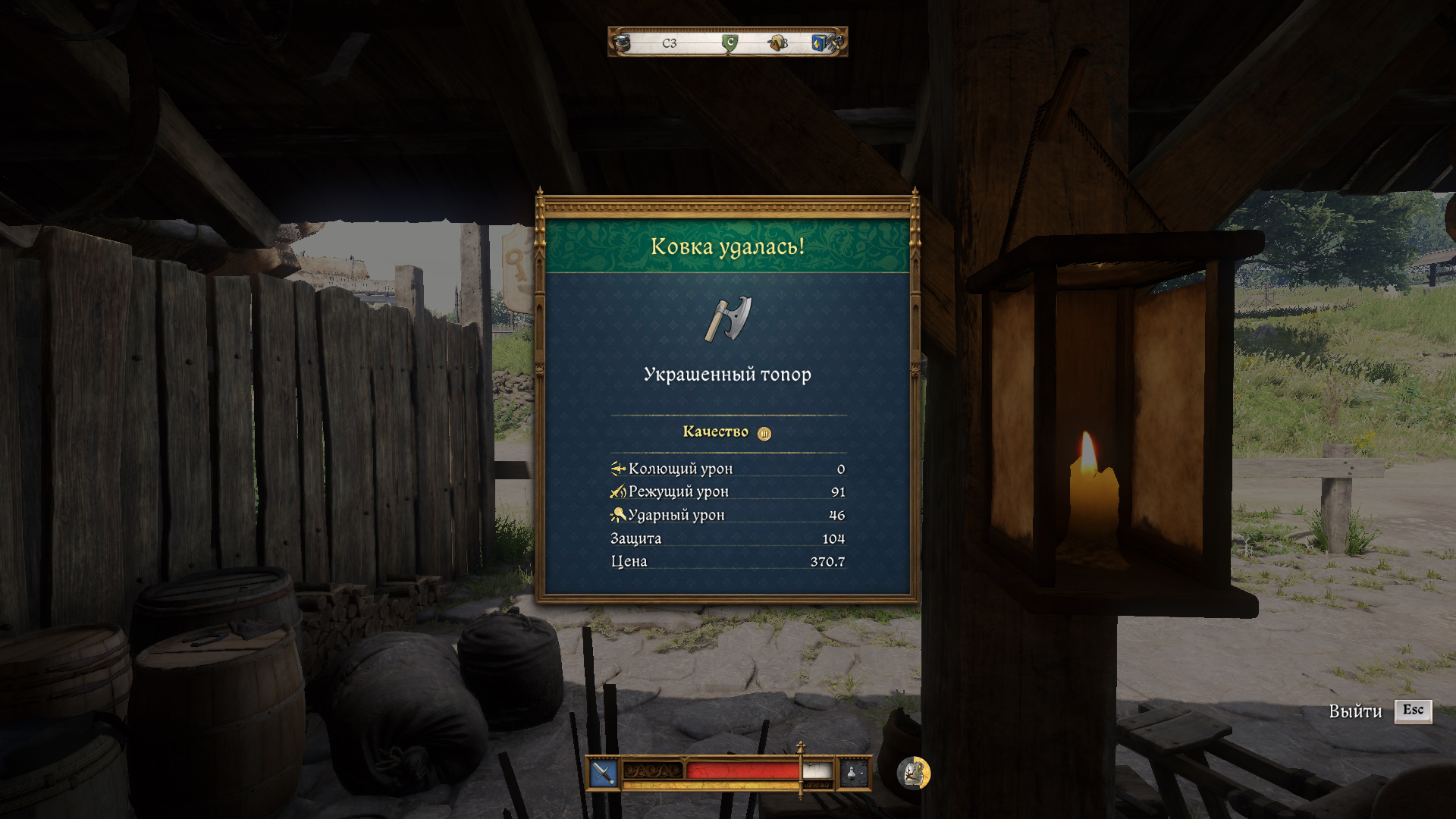The height and width of the screenshot is (819, 1456).
Task: Click the compass bar at the top
Action: coord(727,42)
